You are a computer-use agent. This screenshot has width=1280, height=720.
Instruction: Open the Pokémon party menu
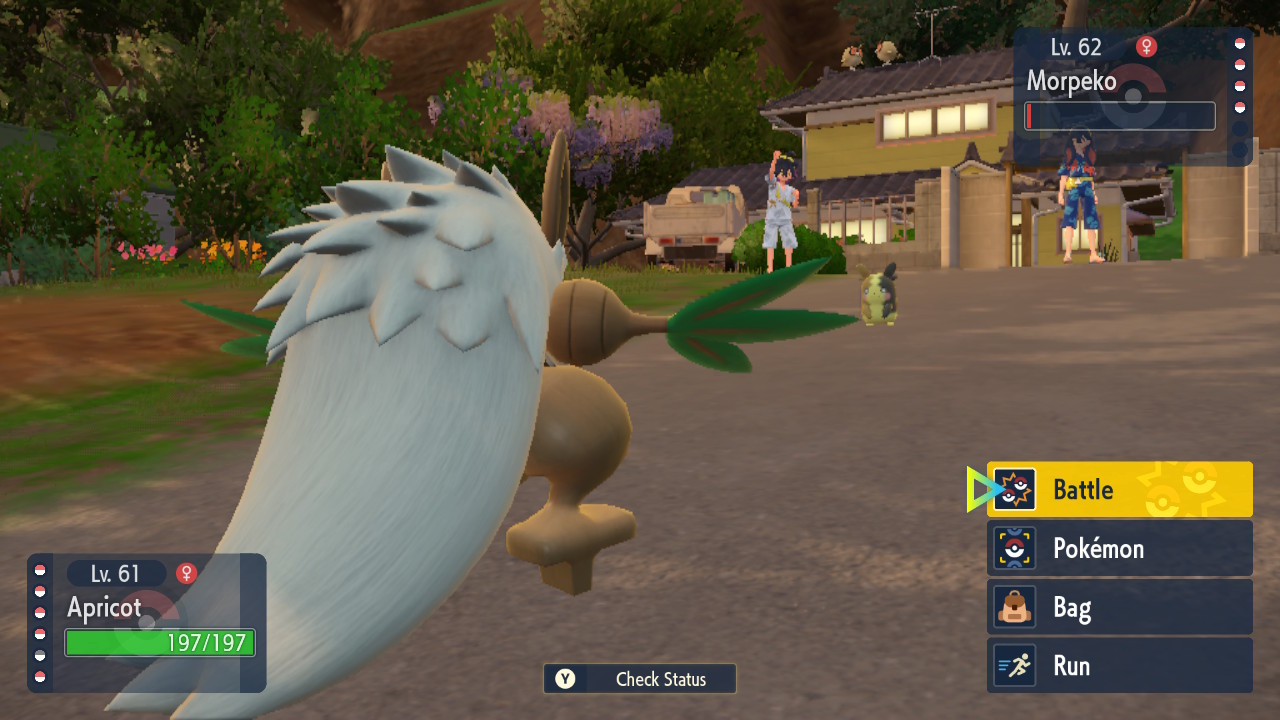[x=1119, y=548]
